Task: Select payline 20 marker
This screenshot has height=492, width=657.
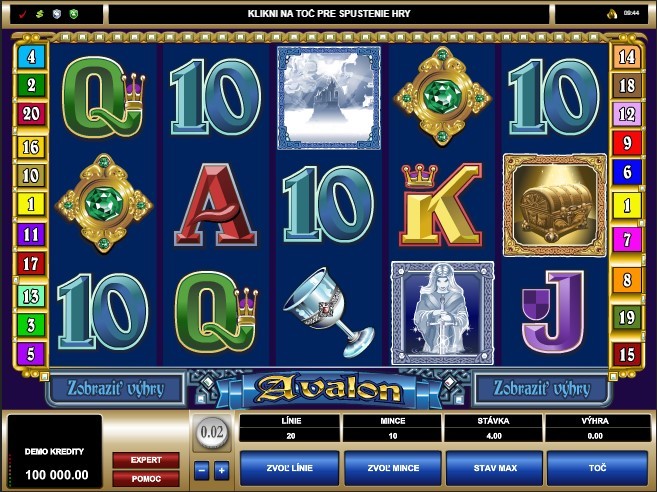Action: coord(31,114)
